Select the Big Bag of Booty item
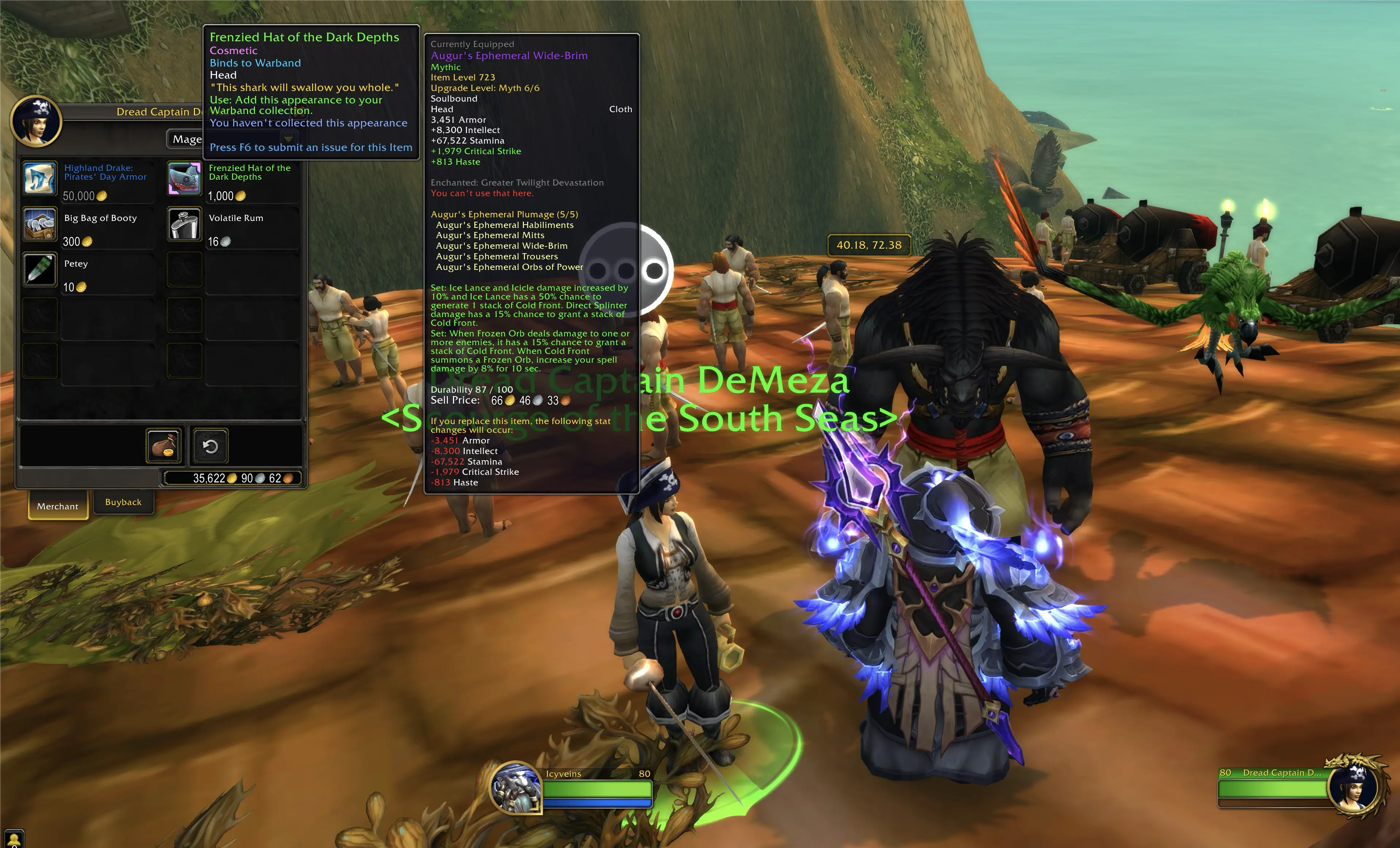The image size is (1400, 848). [x=40, y=224]
